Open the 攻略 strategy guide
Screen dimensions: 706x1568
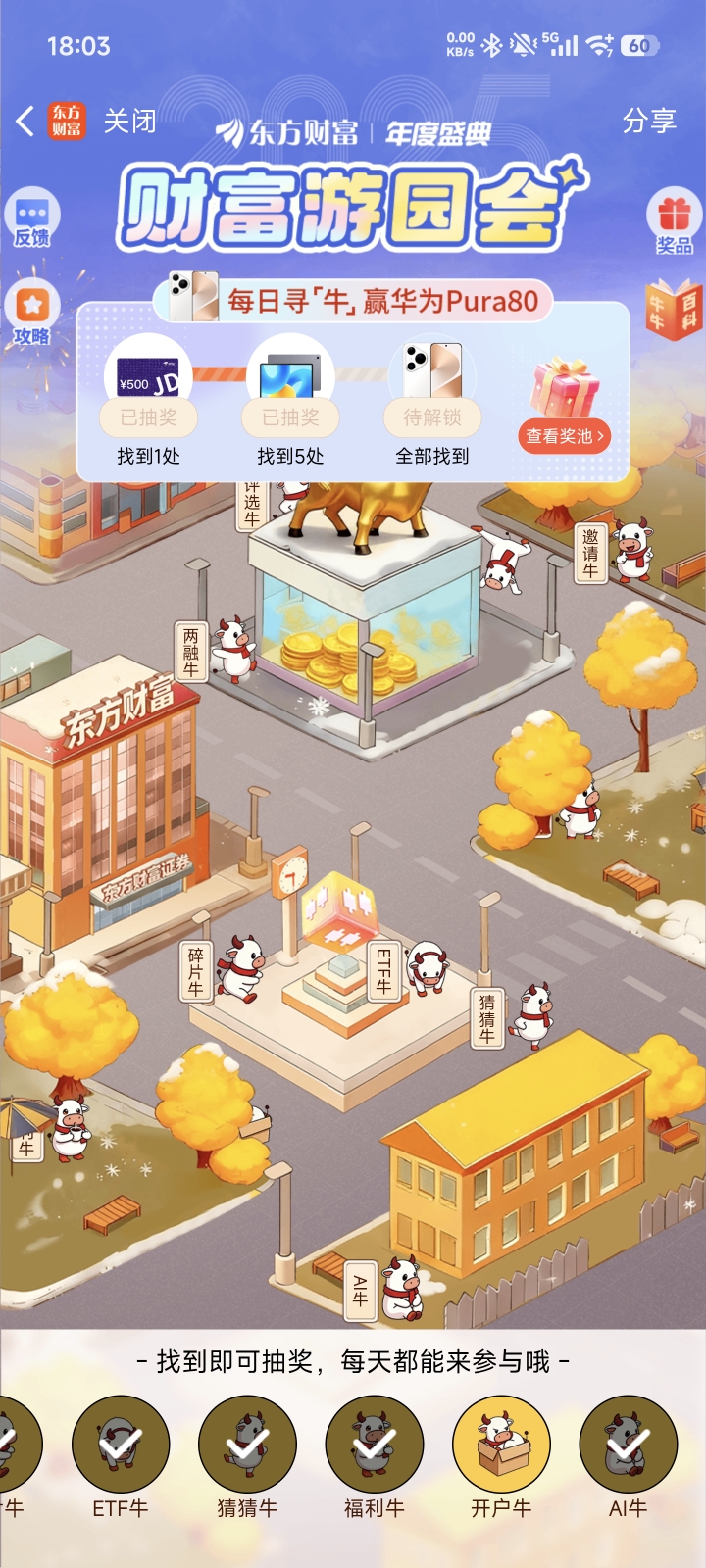(32, 314)
